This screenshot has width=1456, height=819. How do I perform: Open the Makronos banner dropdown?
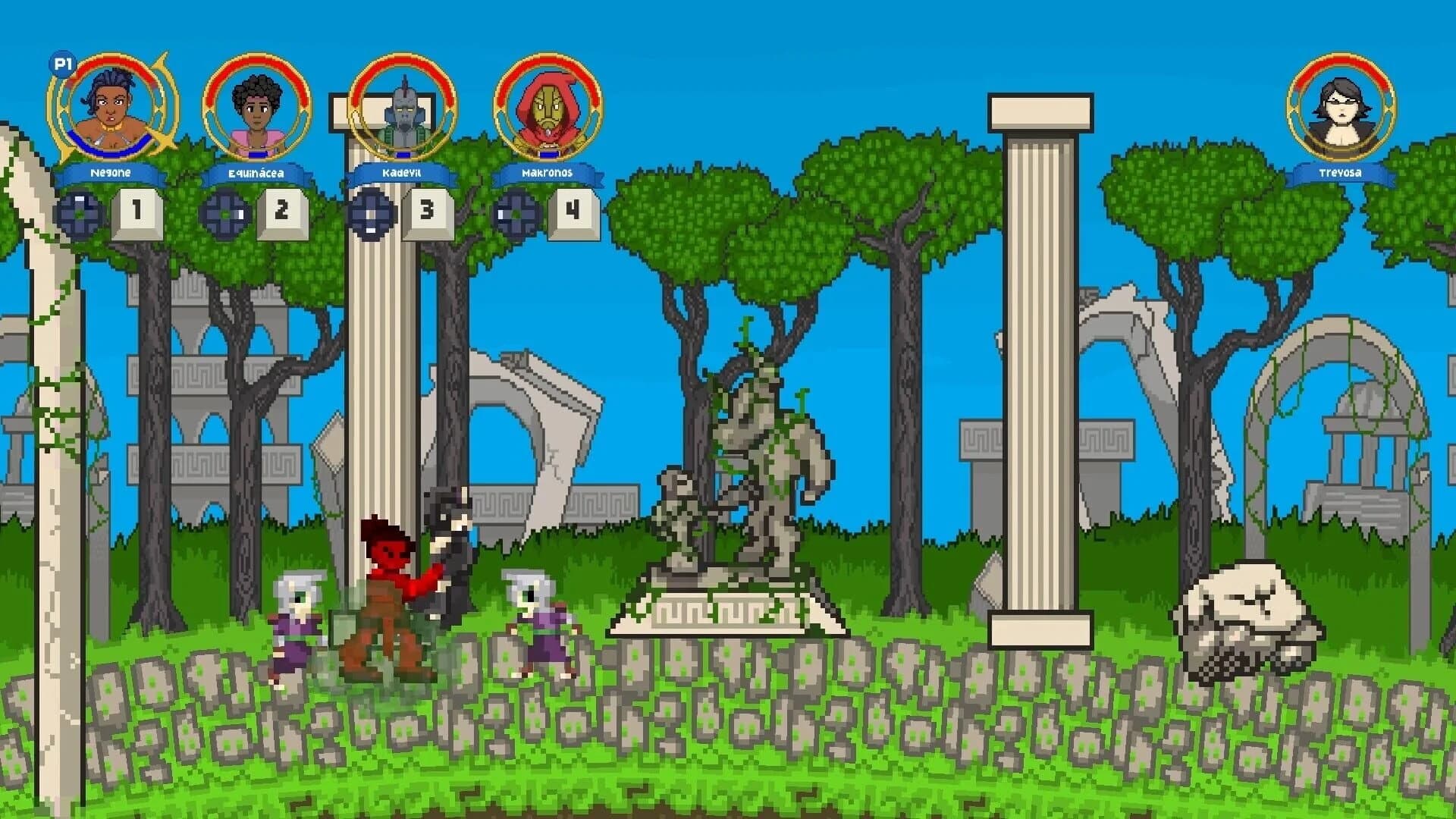[548, 173]
